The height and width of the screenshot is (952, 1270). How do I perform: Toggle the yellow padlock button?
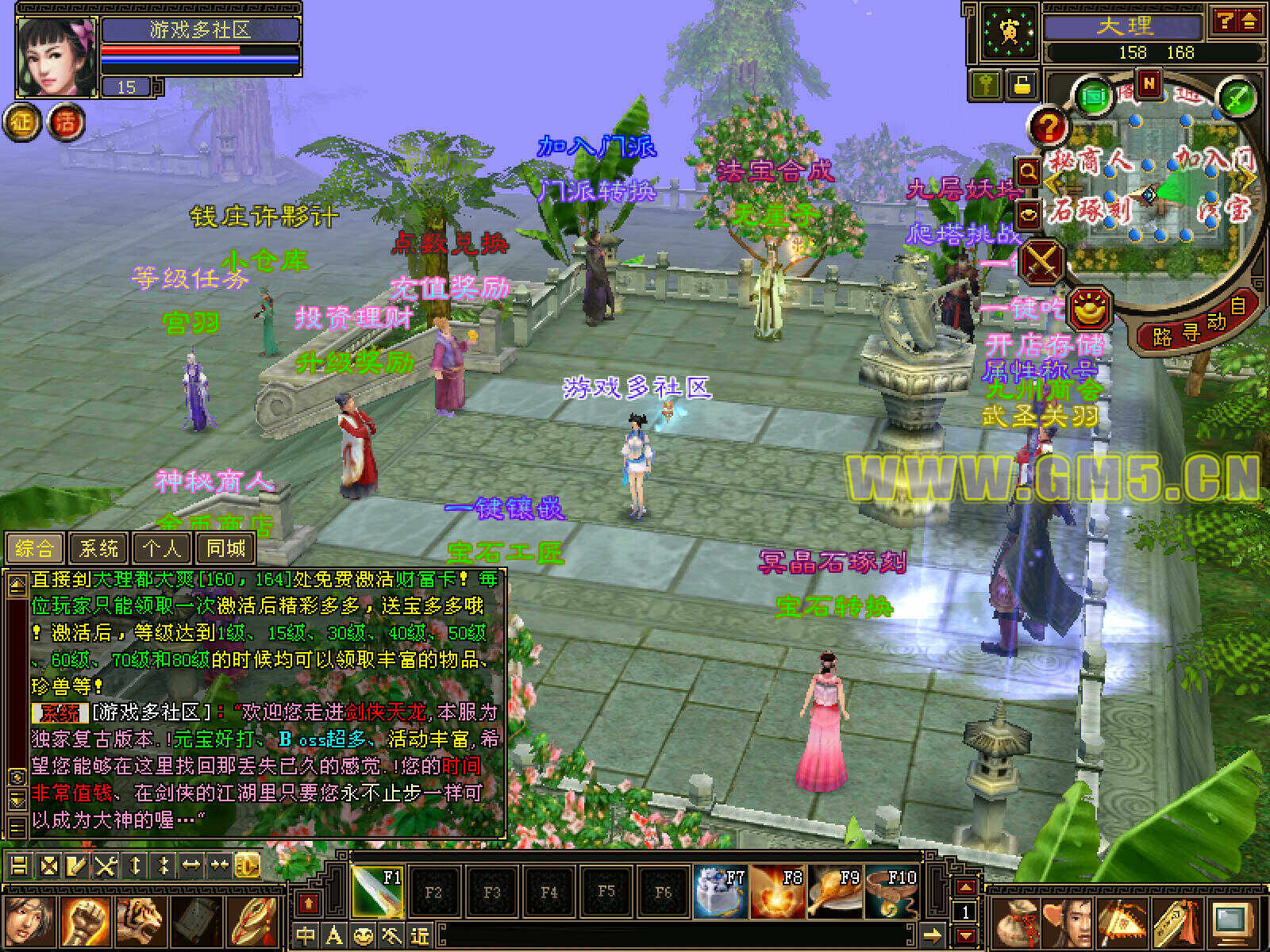[1022, 85]
